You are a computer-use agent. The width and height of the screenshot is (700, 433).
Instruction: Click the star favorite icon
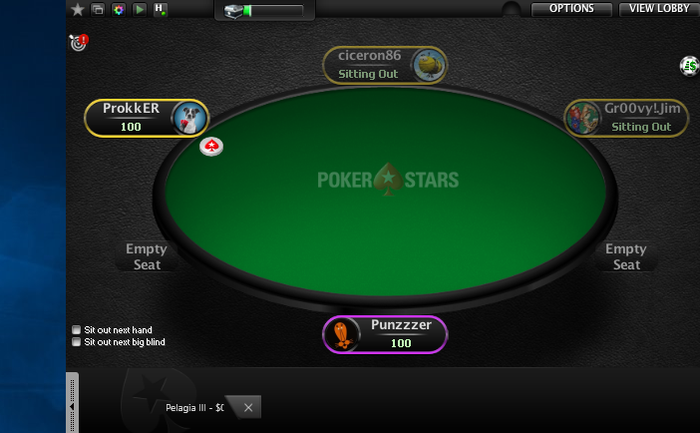pos(78,9)
